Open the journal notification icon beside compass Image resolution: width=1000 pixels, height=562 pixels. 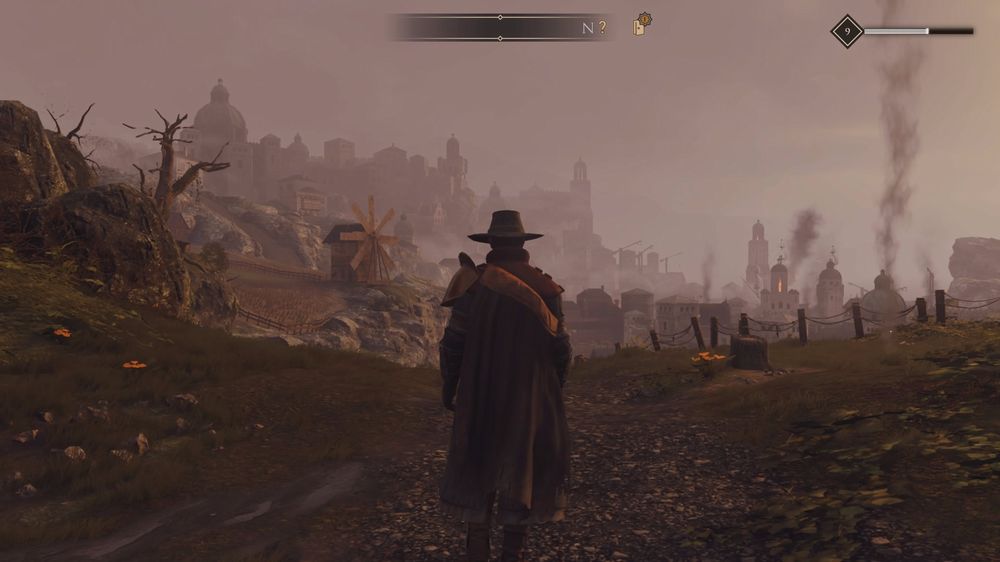point(641,25)
